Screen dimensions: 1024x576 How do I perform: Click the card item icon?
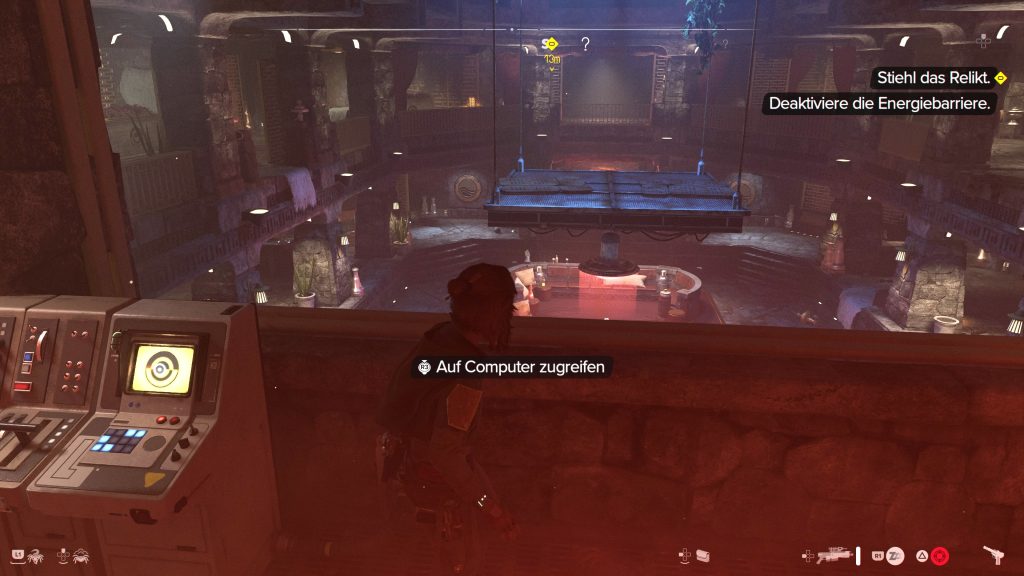tap(703, 555)
